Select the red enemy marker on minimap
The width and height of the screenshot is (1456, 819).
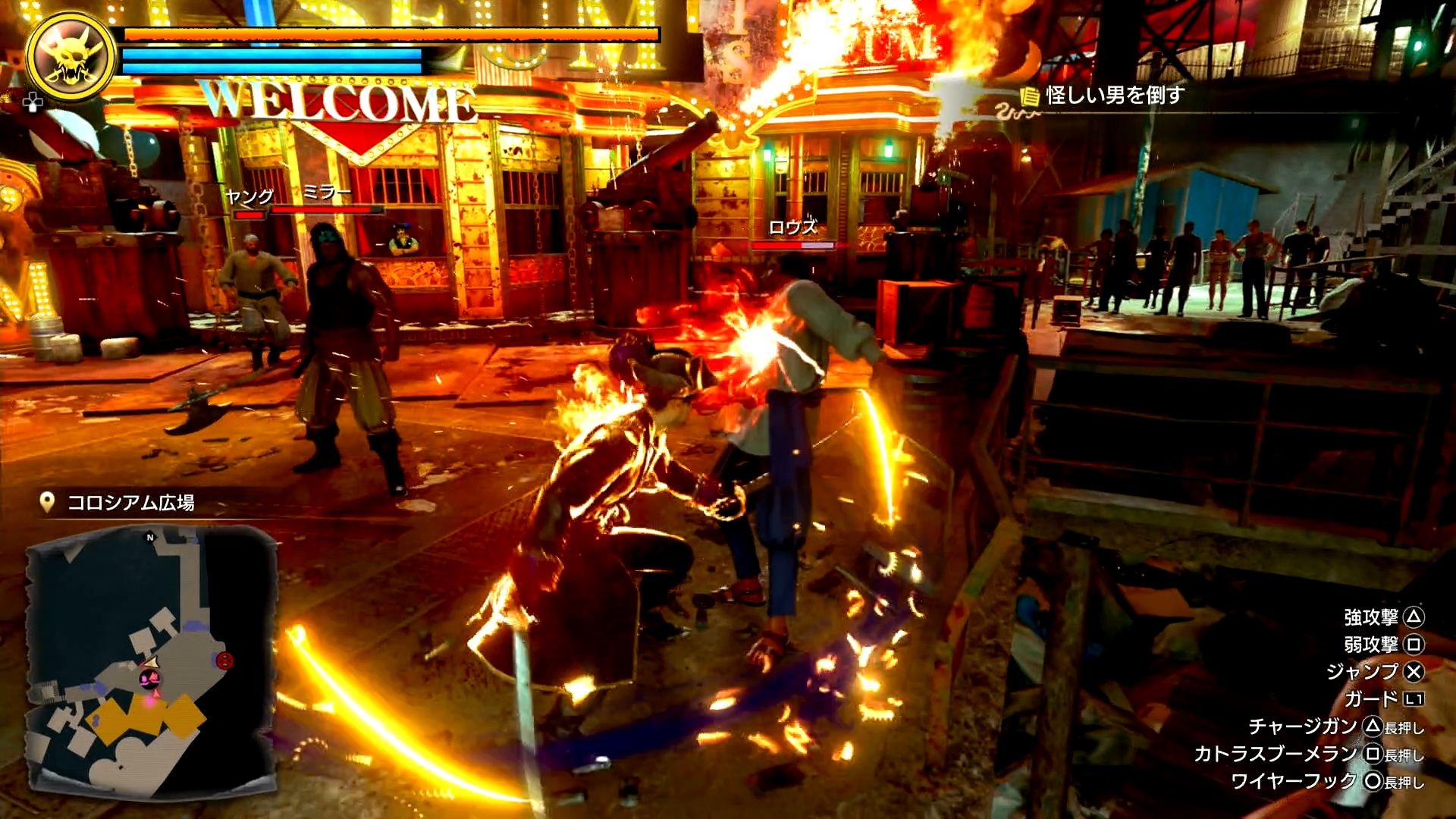pyautogui.click(x=224, y=661)
